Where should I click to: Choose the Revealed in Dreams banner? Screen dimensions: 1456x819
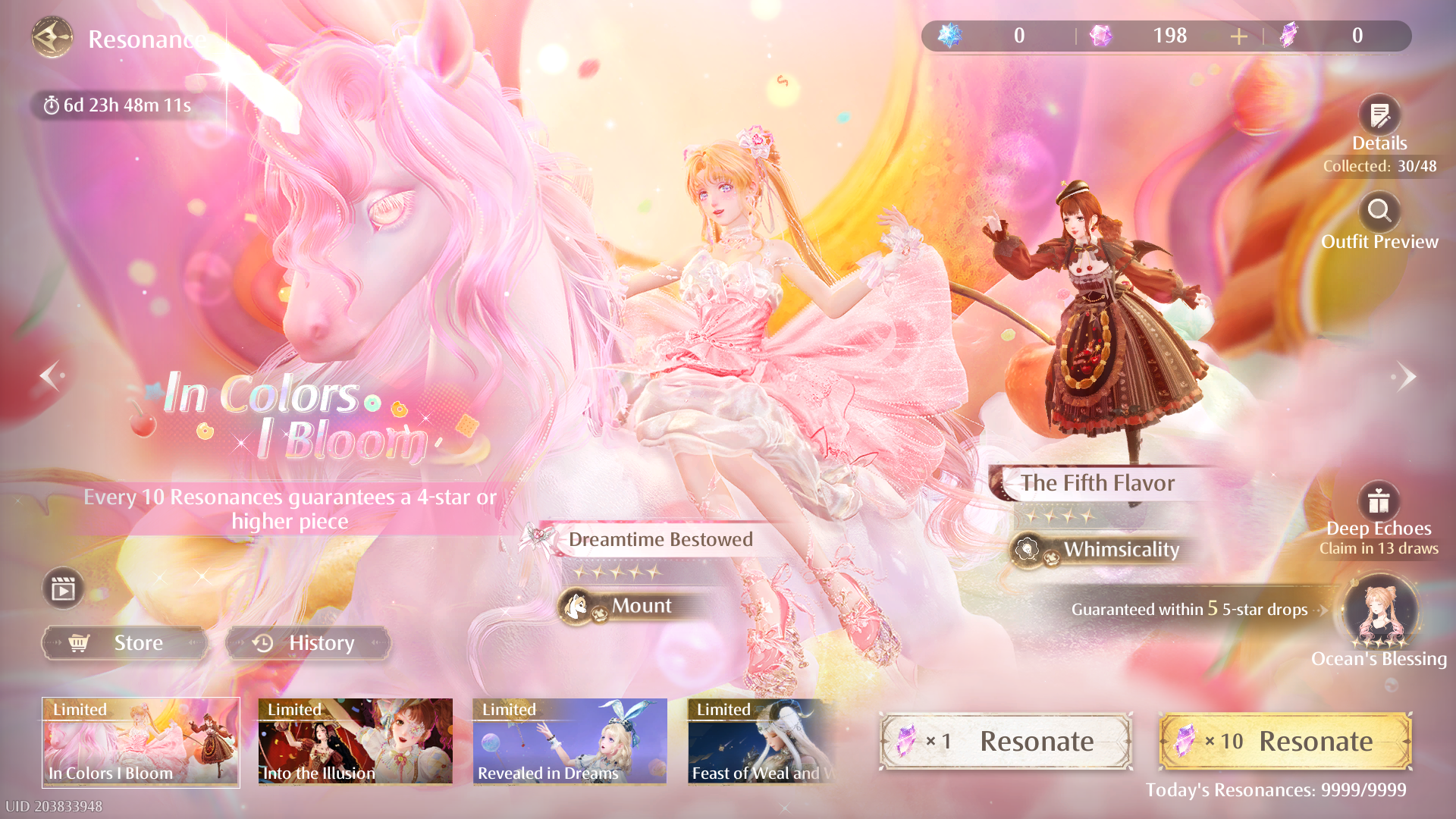[570, 742]
